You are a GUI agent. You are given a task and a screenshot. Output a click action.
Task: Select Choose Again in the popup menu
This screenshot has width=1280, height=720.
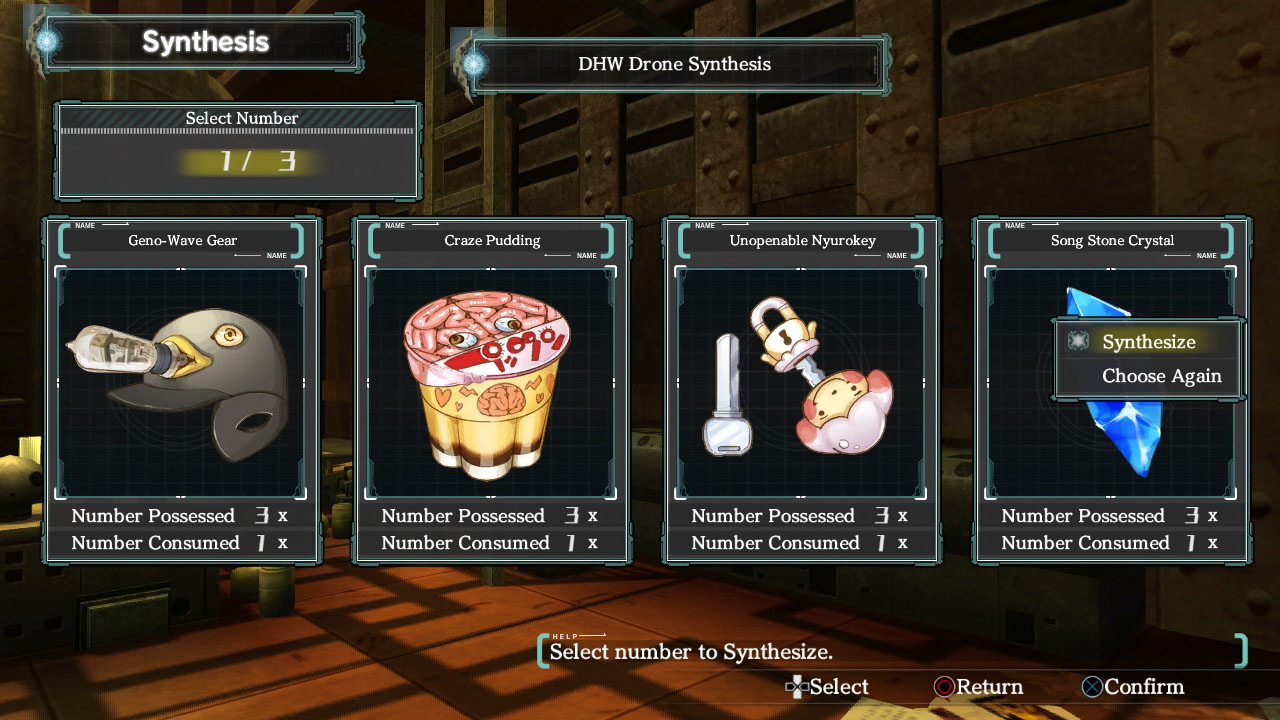pos(1161,376)
